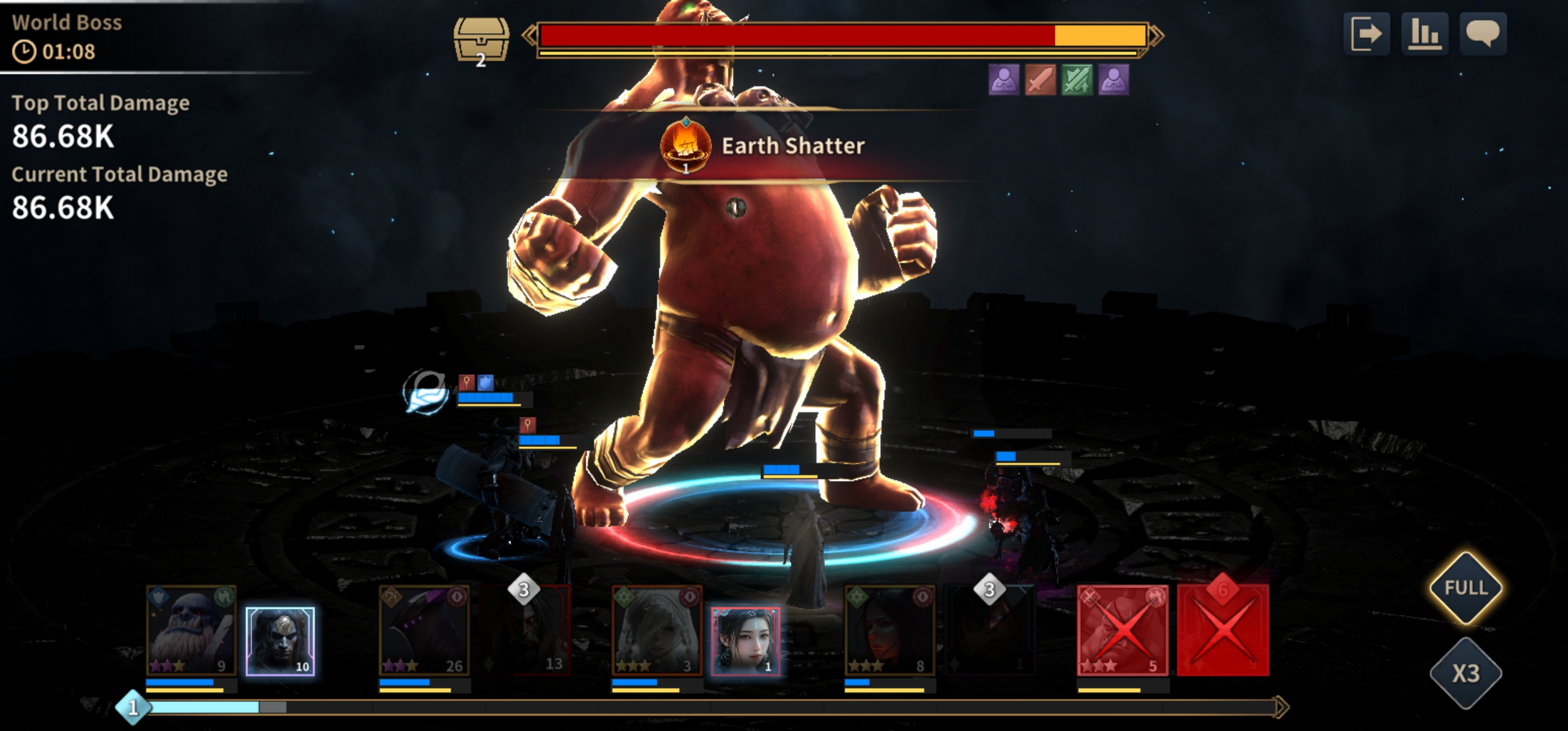Select the hooded hero portrait numbered 26
The height and width of the screenshot is (731, 1568).
click(424, 630)
